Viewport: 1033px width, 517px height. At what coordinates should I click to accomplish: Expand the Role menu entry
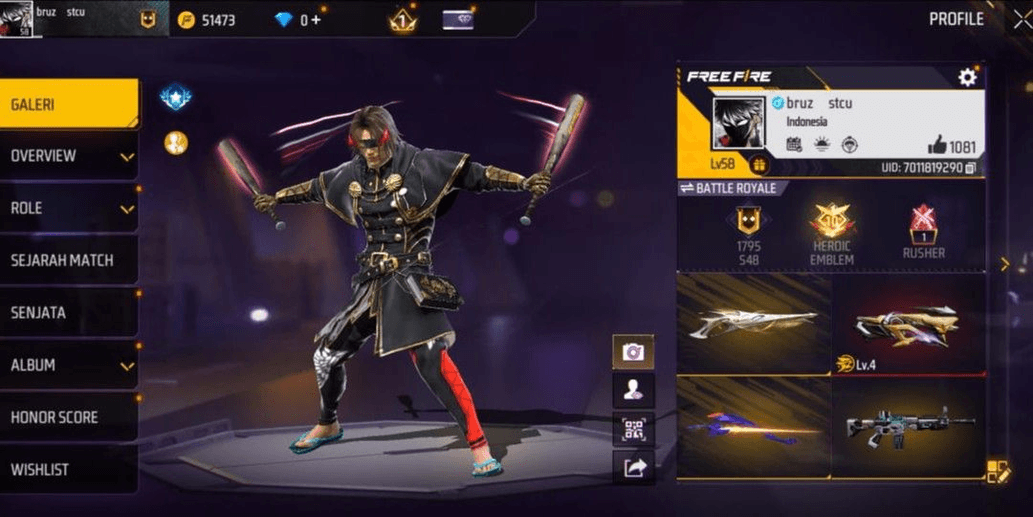(x=68, y=208)
